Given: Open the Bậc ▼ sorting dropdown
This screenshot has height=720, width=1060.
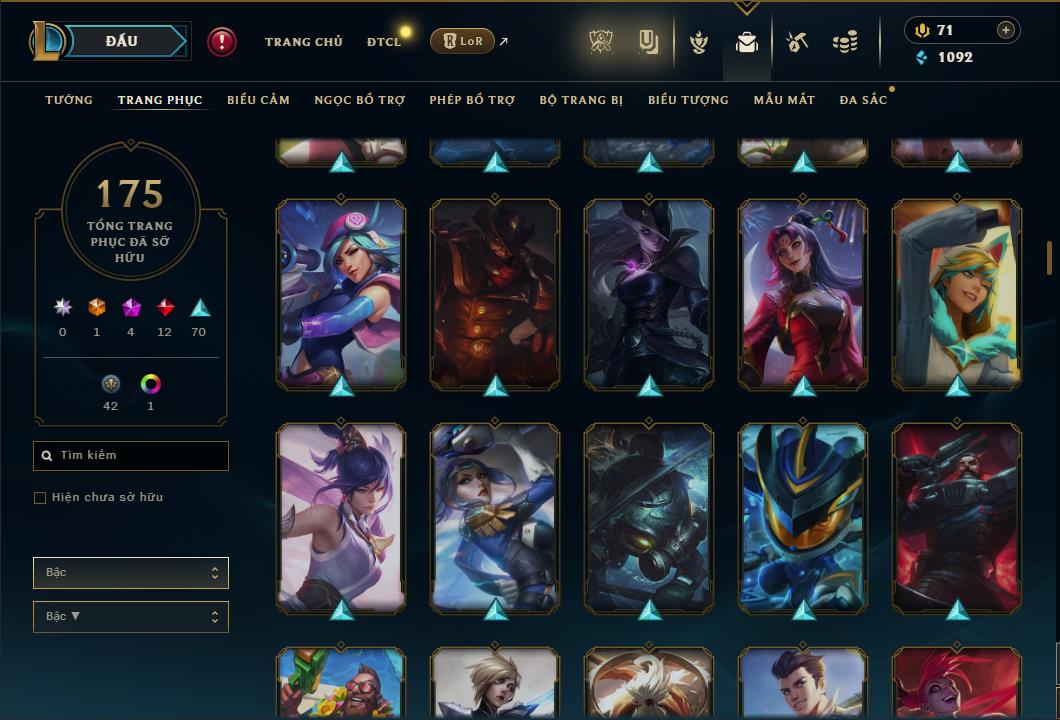Looking at the screenshot, I should (131, 617).
